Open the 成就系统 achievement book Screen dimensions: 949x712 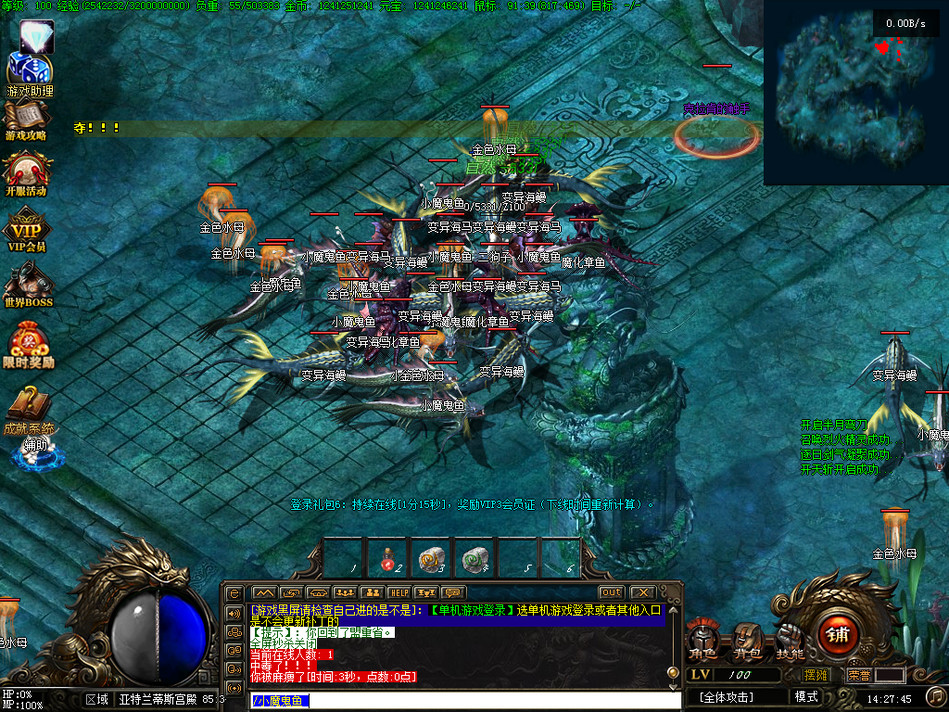pyautogui.click(x=28, y=408)
